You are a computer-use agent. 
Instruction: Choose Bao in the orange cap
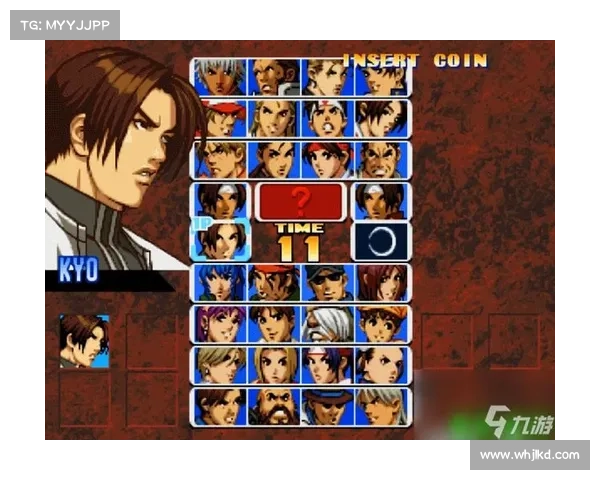pyautogui.click(x=381, y=323)
